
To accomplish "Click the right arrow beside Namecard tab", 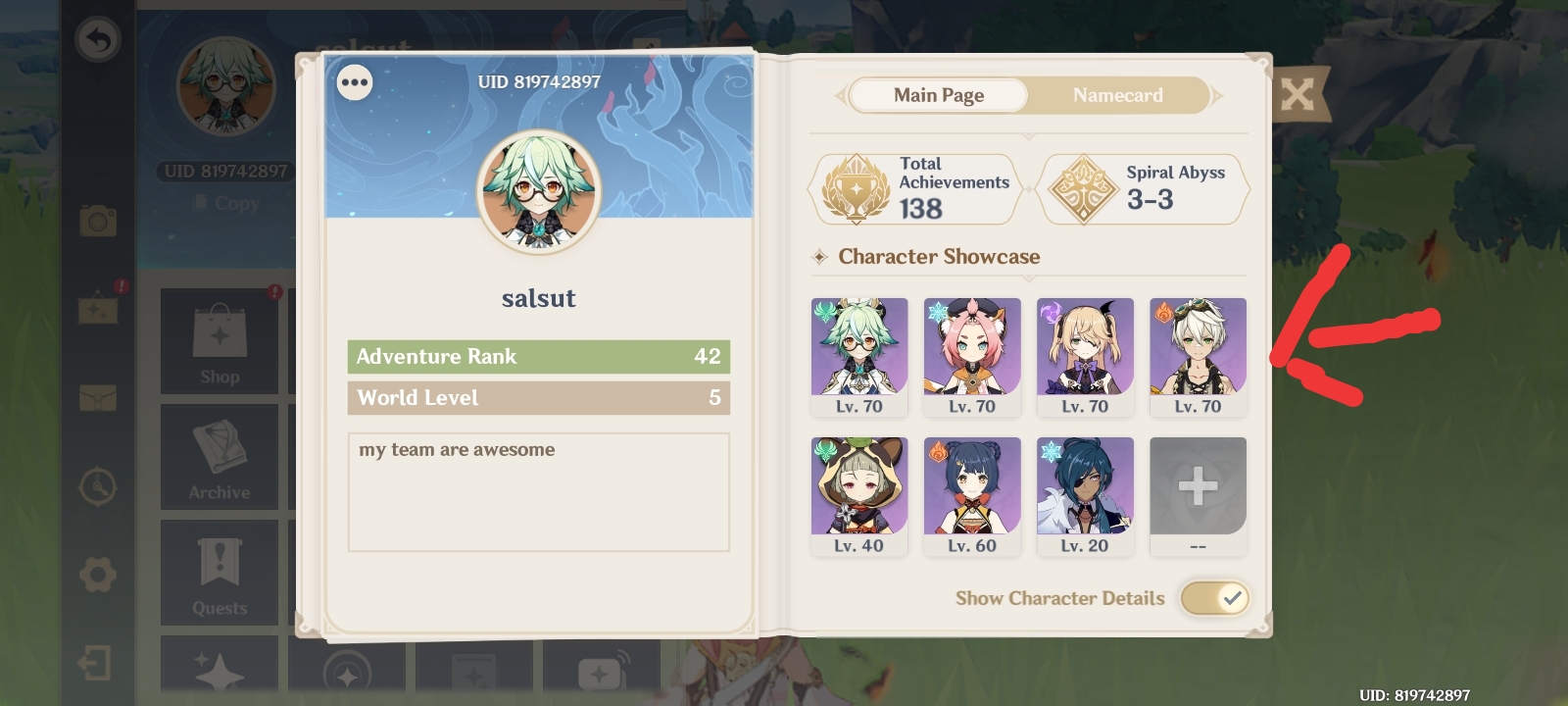I will click(x=1215, y=95).
